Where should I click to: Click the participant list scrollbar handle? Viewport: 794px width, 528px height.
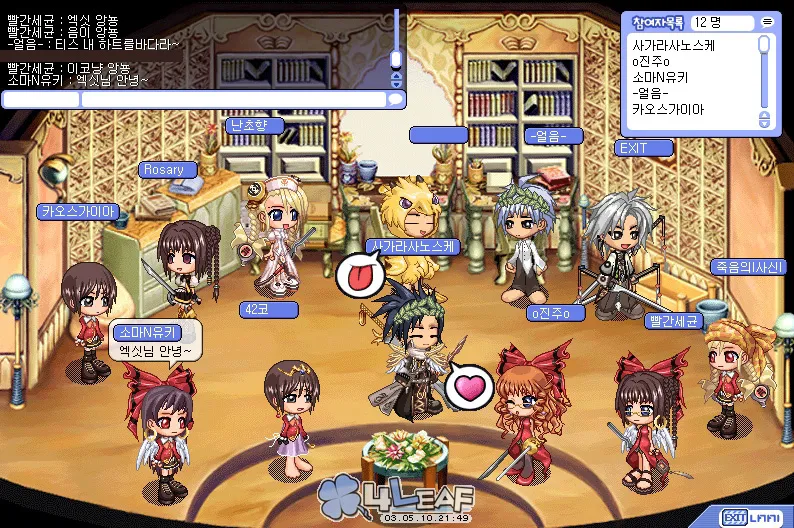click(x=765, y=46)
